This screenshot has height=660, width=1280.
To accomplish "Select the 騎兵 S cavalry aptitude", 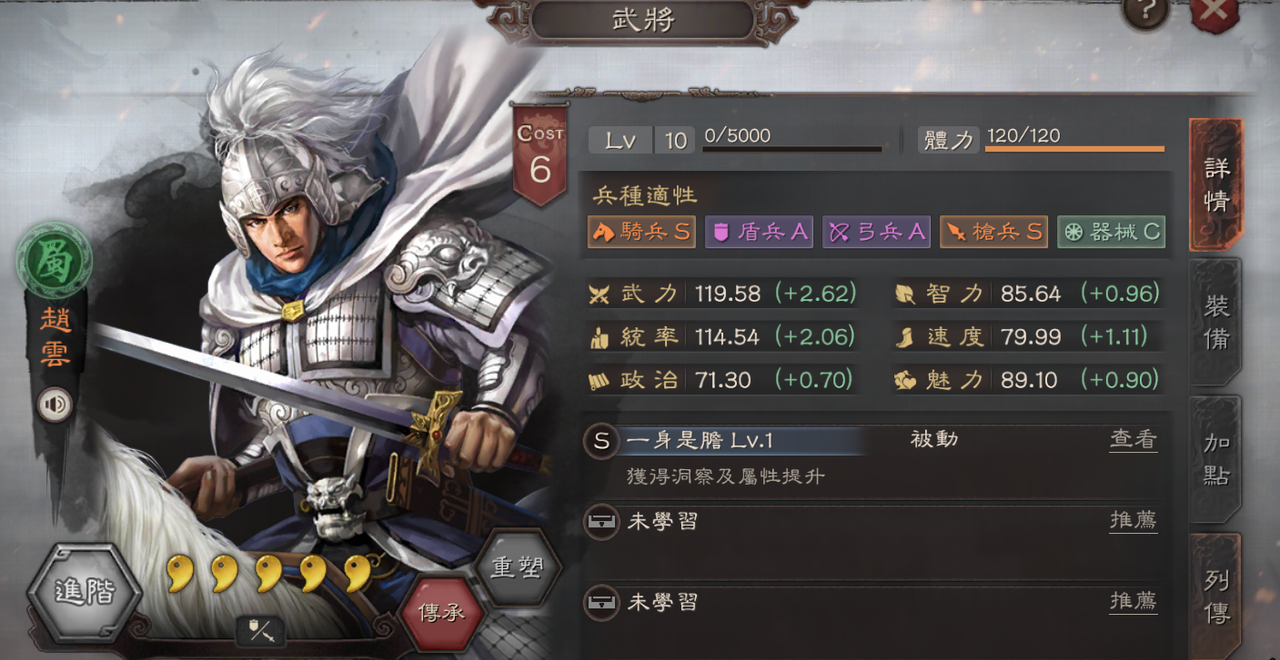I will click(x=642, y=232).
